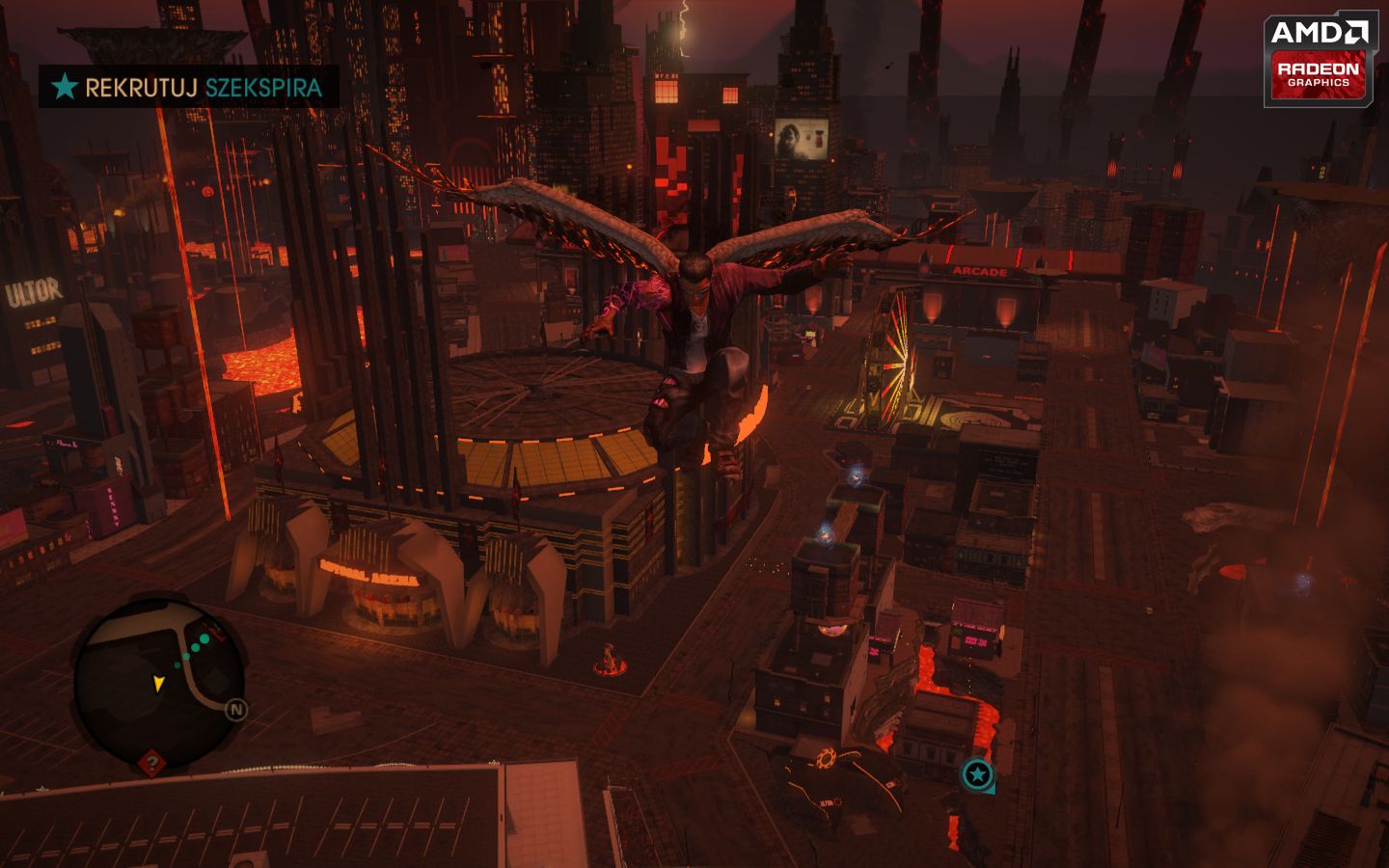
Task: Click the glowing orange gear emblem near the rooftop
Action: (x=828, y=756)
